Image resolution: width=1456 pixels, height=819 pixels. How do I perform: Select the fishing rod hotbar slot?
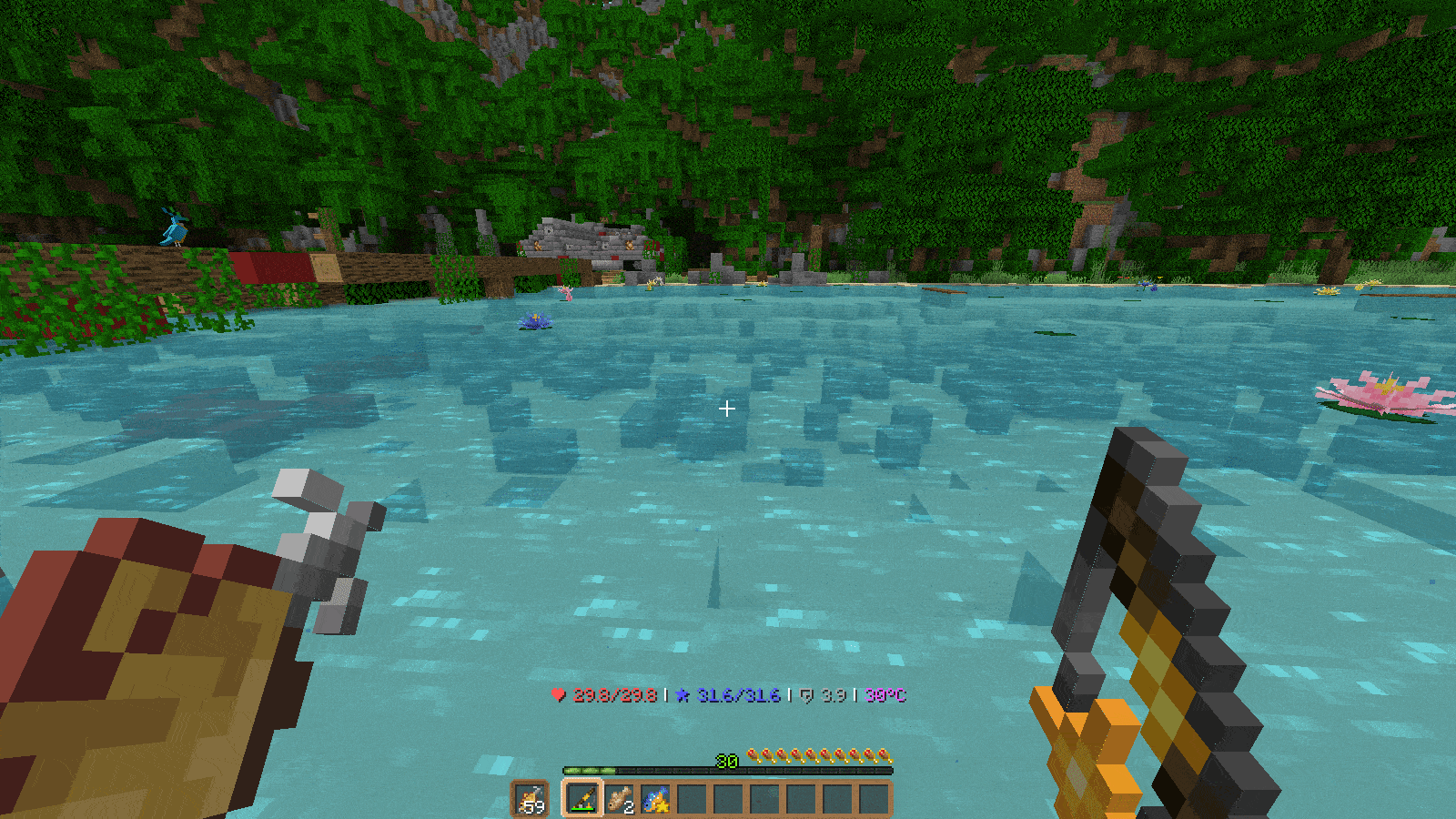[x=582, y=799]
